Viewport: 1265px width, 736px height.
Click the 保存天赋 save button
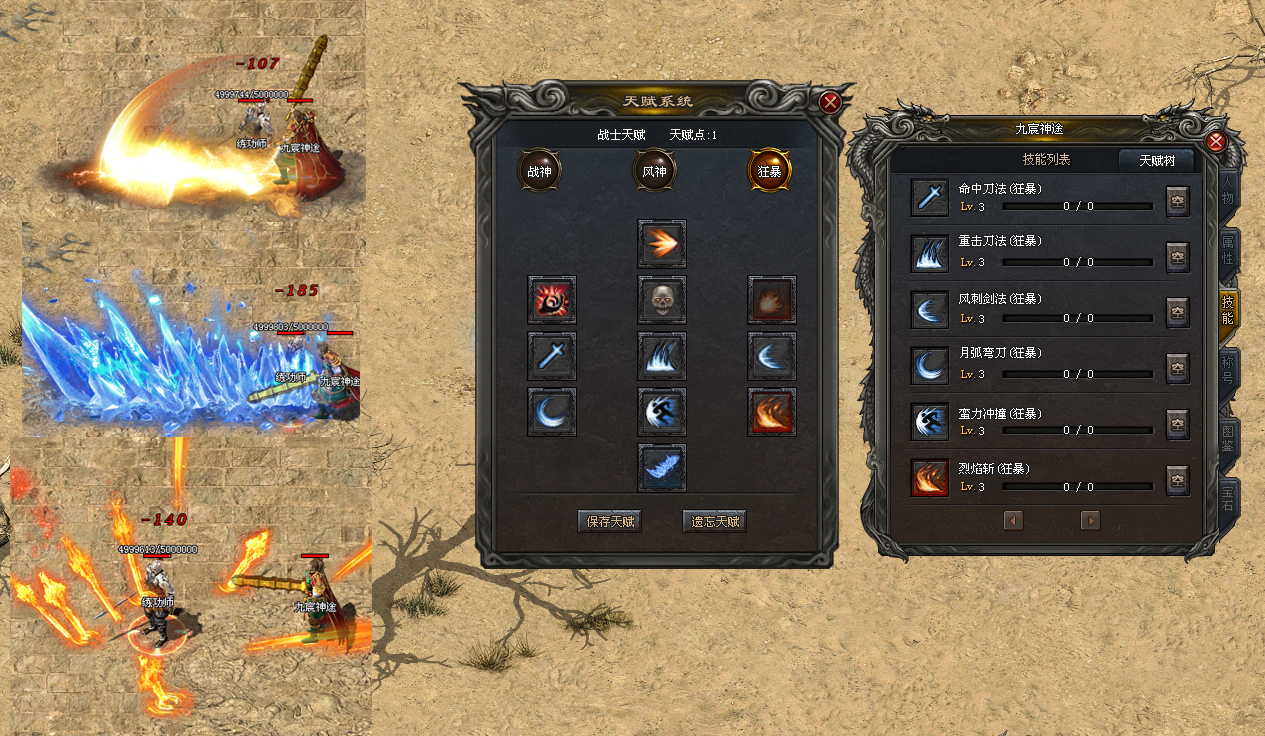click(x=610, y=521)
